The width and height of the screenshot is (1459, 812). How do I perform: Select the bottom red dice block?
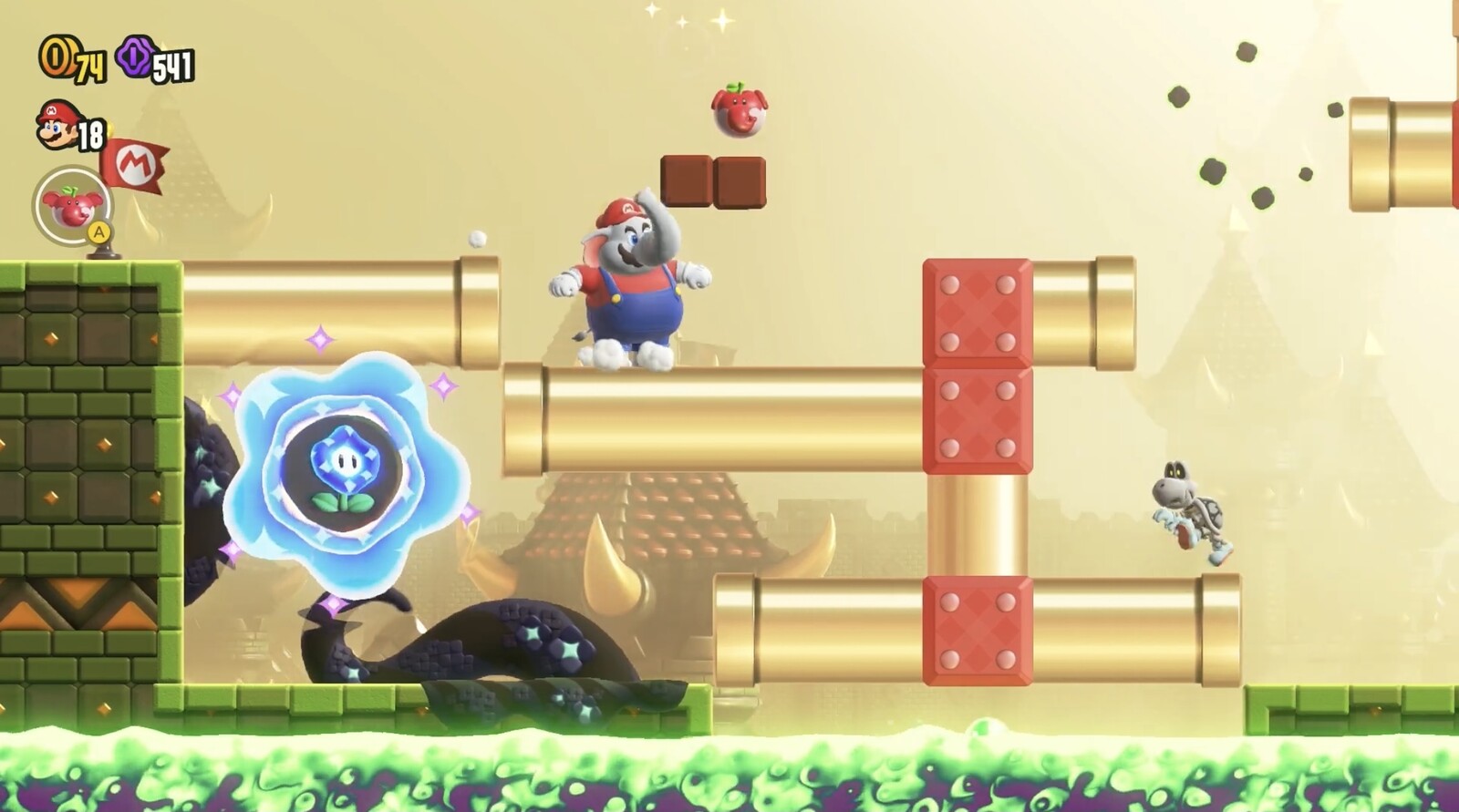click(x=976, y=625)
